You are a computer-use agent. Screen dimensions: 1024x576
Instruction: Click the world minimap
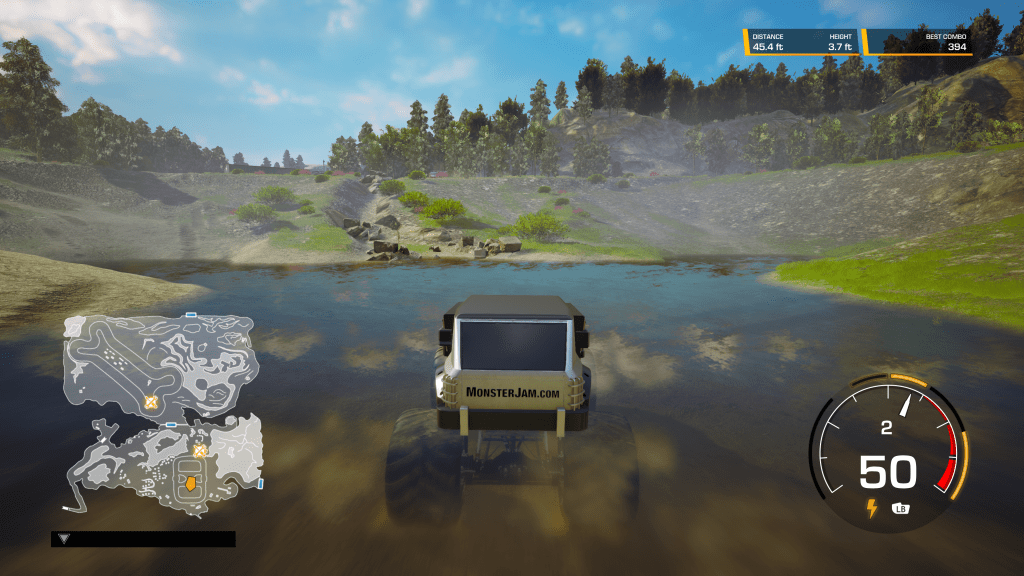[165, 412]
